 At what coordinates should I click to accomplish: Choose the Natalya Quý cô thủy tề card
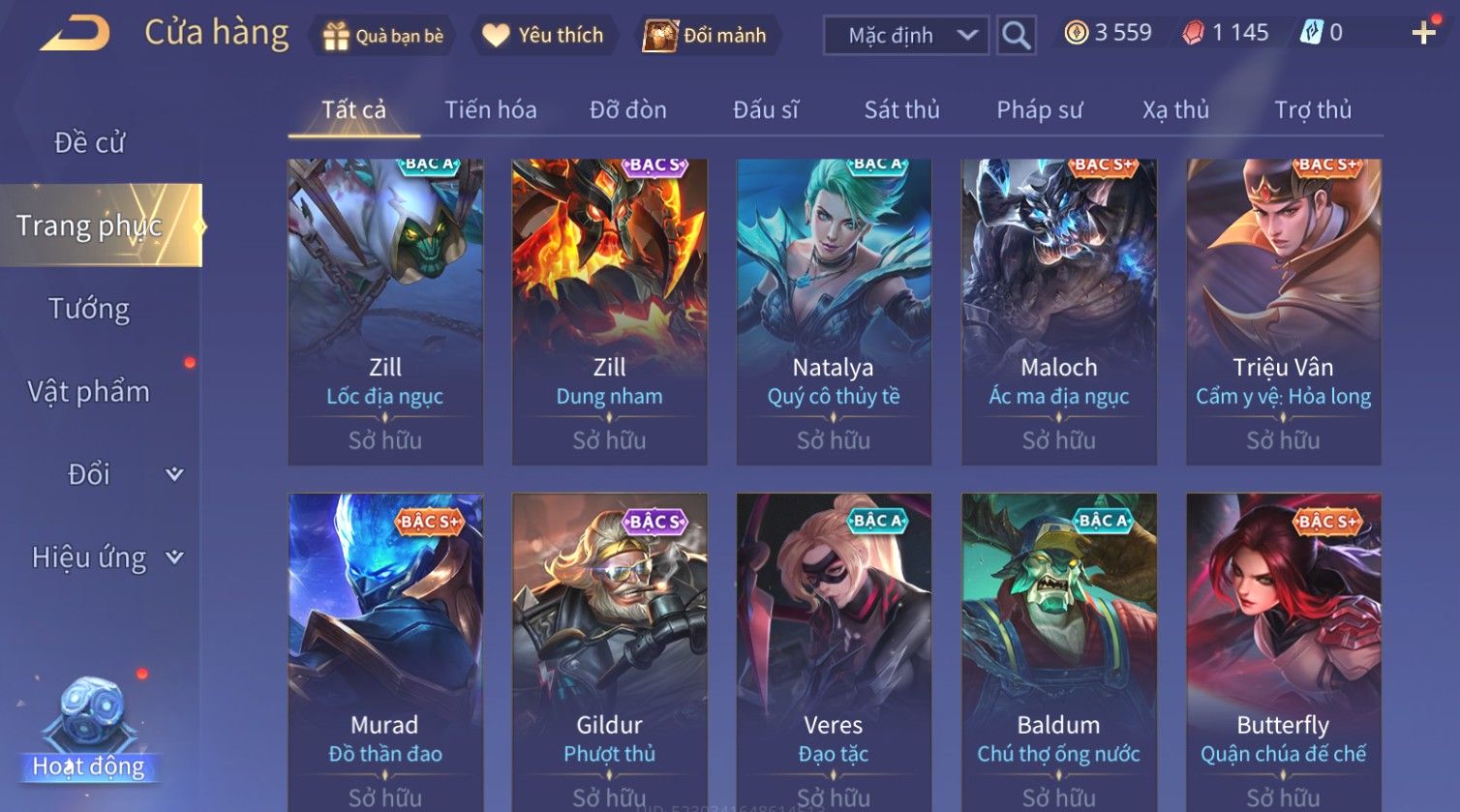pos(834,312)
